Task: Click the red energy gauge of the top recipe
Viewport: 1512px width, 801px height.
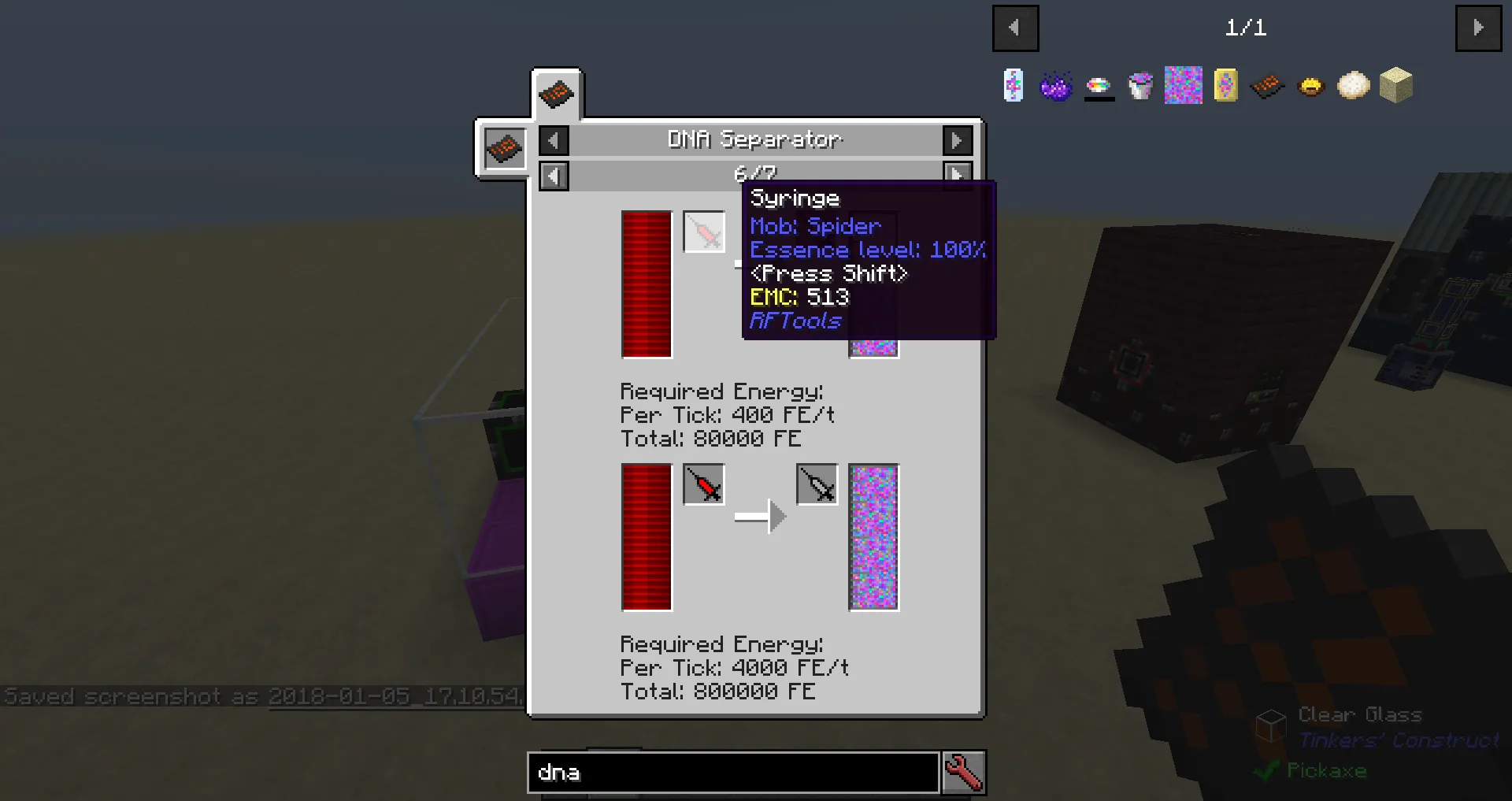Action: point(646,285)
